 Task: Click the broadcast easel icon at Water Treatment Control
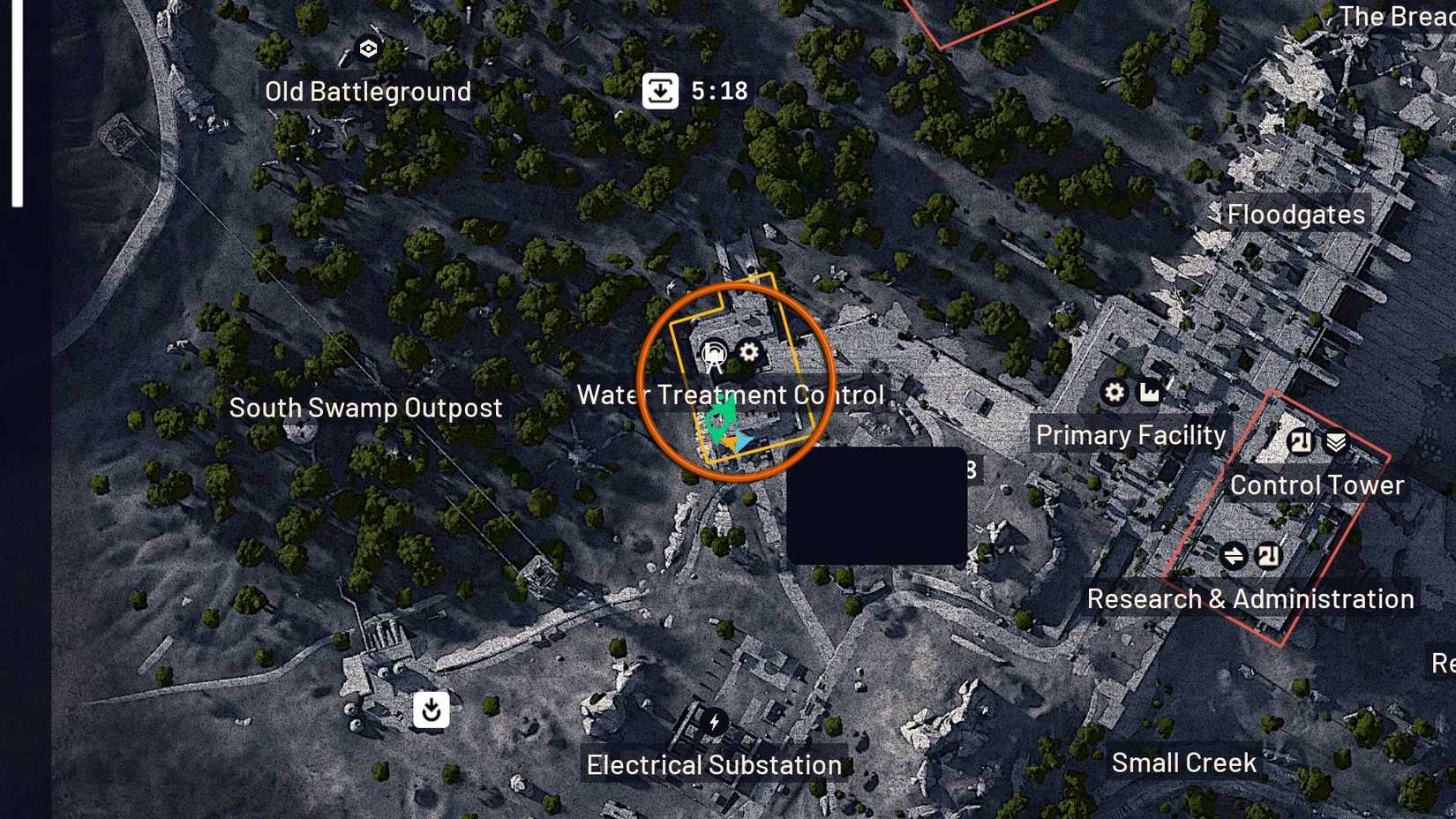coord(714,354)
